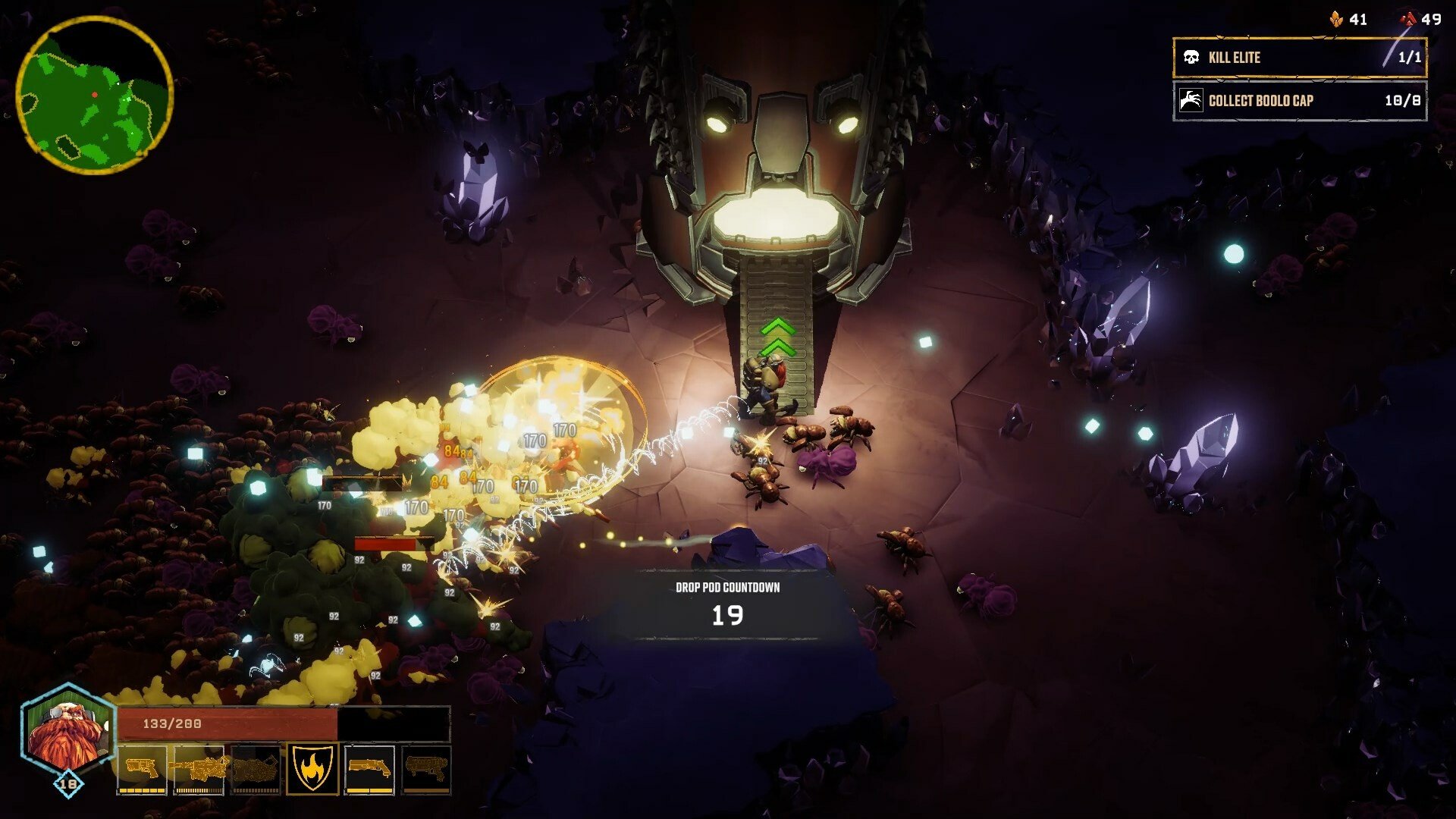This screenshot has width=1456, height=819.
Task: Expand the objectives panel
Action: coord(1299,79)
